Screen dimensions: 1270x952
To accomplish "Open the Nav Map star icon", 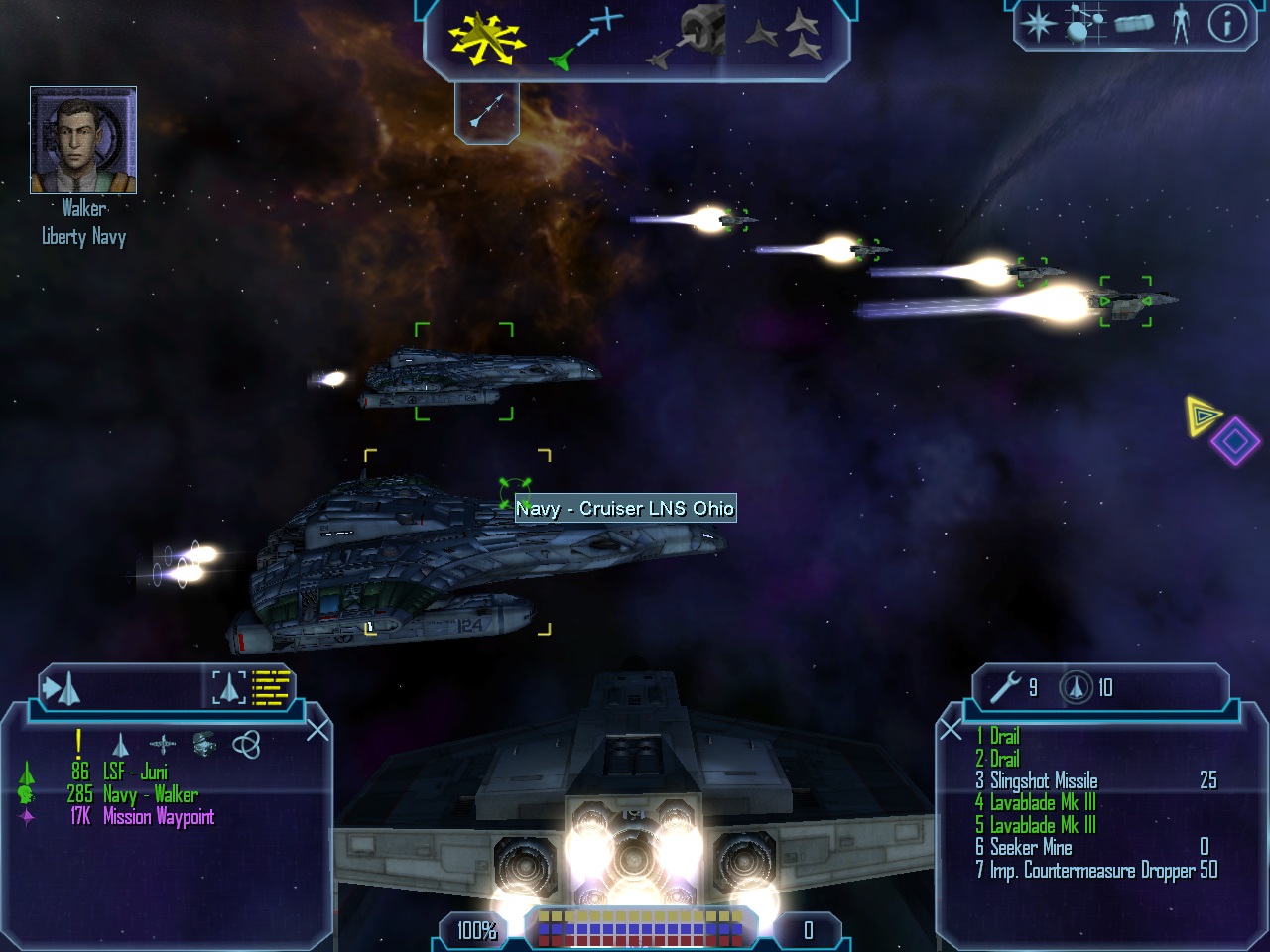I will (x=1037, y=23).
